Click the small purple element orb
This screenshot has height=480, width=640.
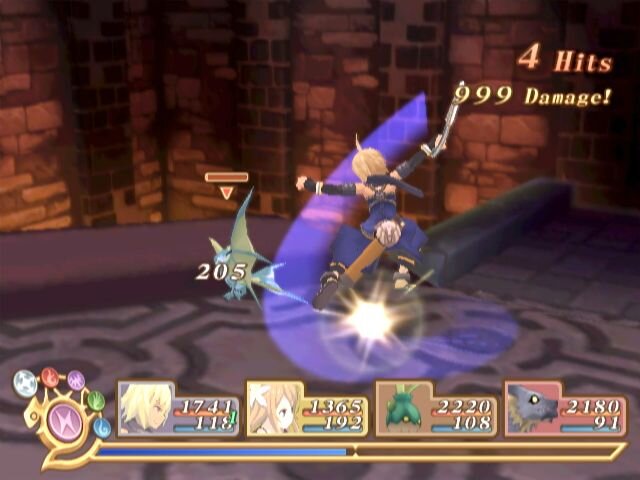76,380
